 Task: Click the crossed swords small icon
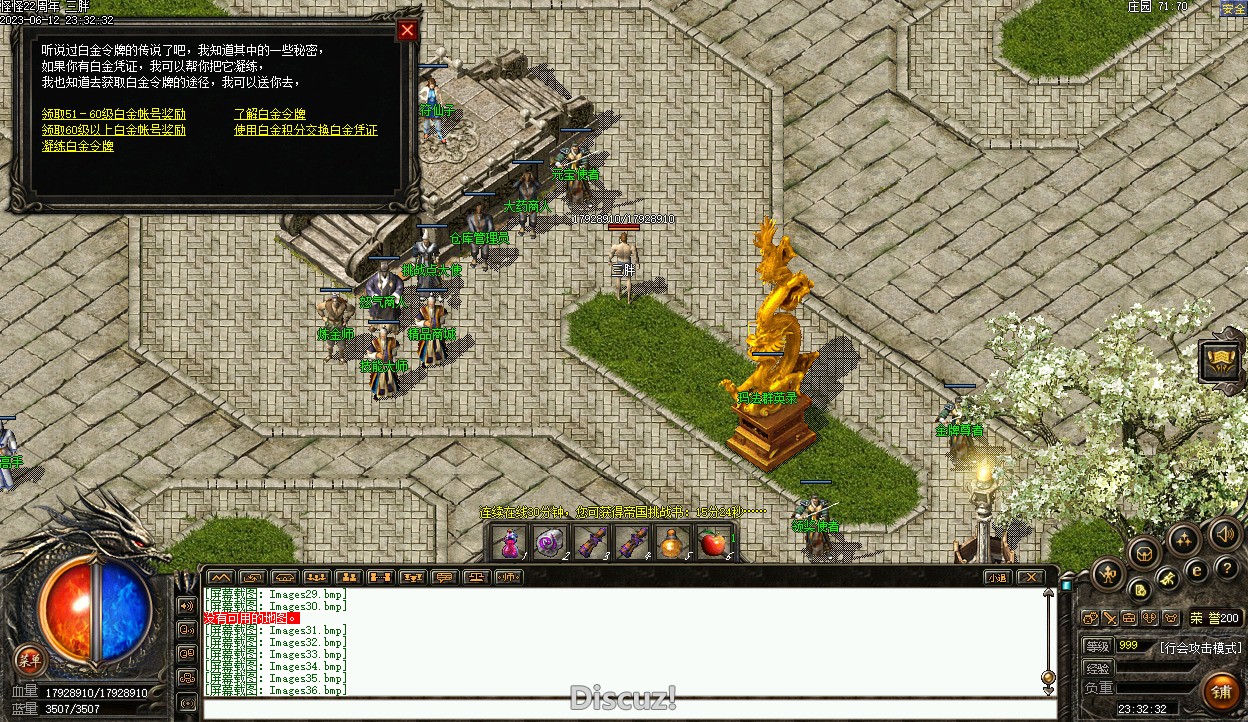point(1109,618)
